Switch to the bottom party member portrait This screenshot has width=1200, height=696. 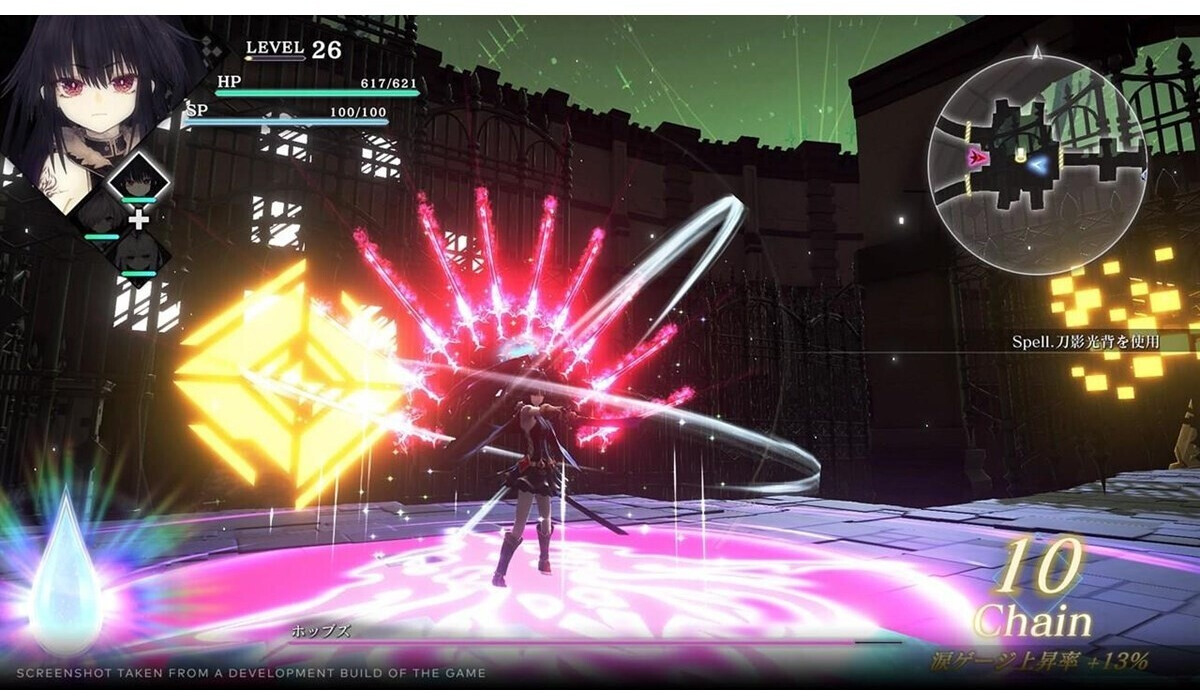(137, 256)
